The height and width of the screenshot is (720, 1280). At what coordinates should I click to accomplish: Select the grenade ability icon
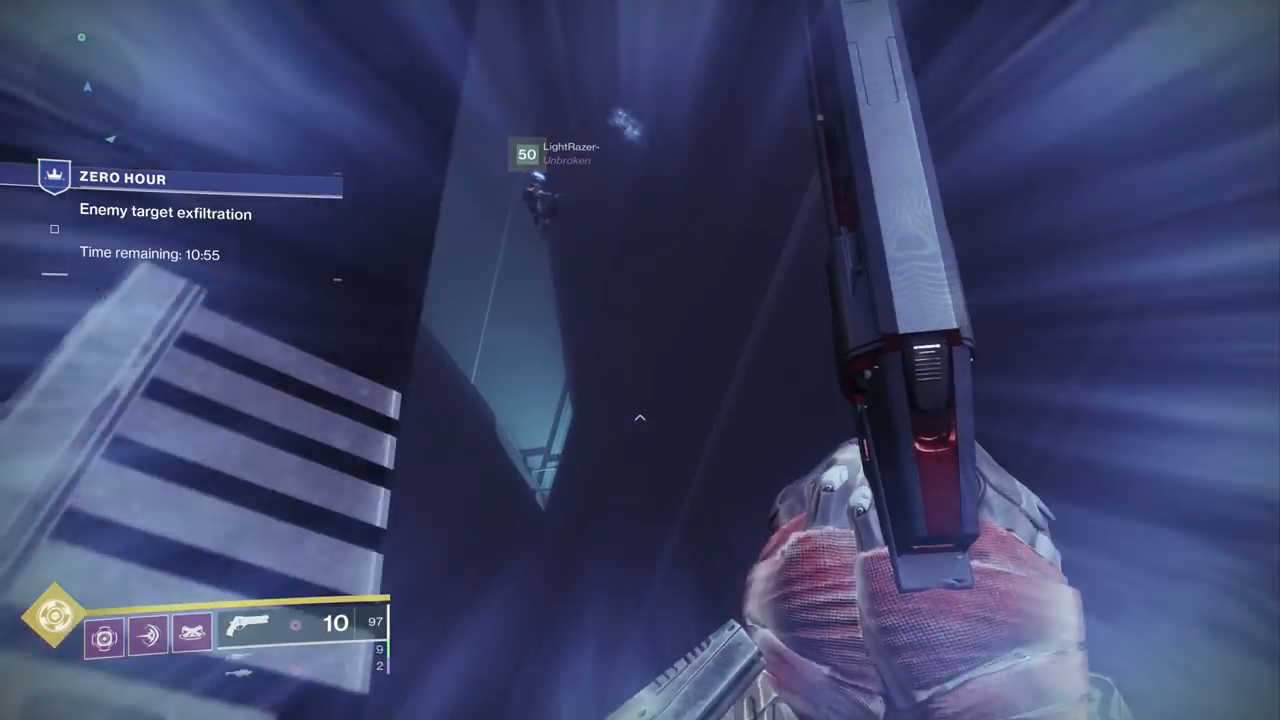click(105, 637)
